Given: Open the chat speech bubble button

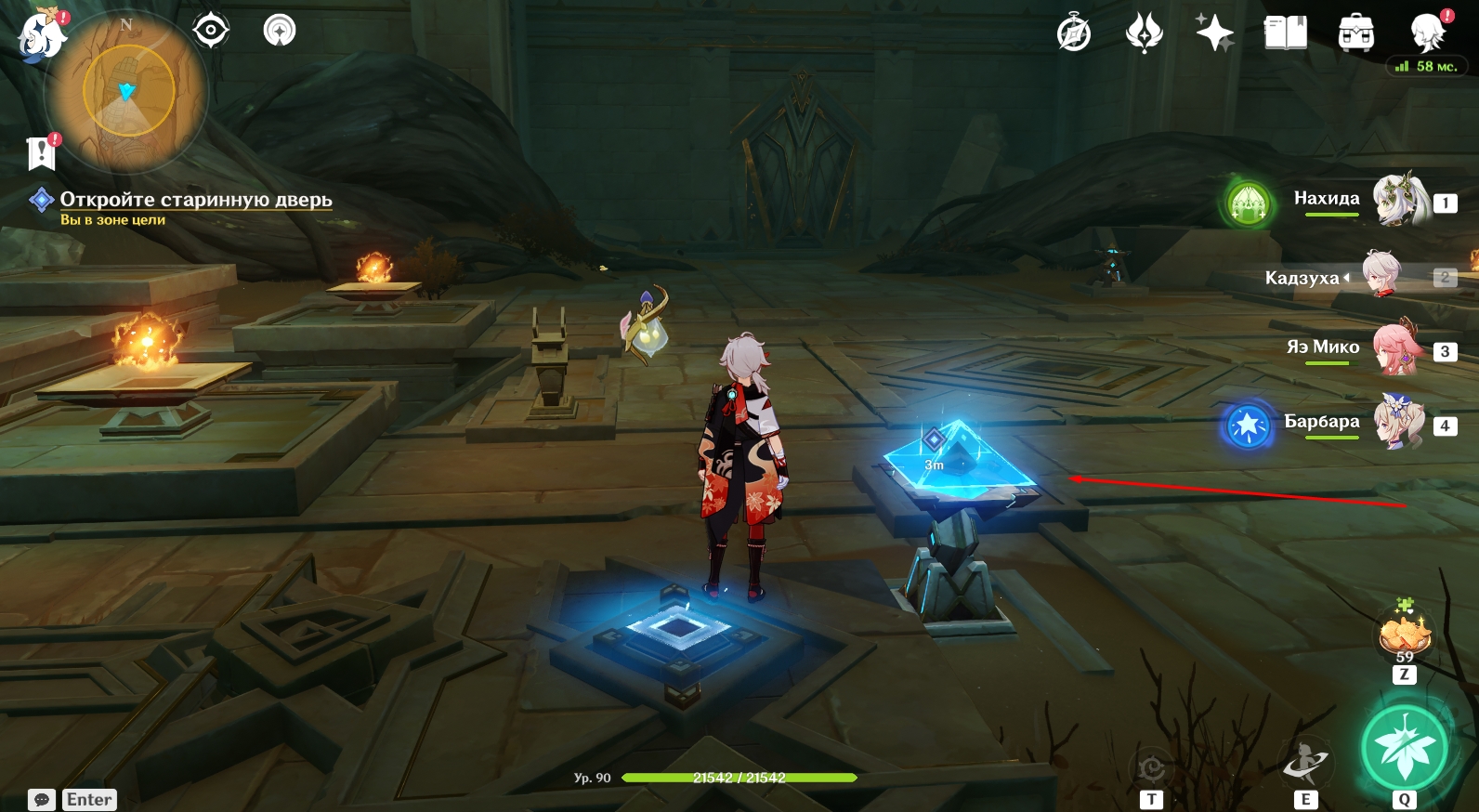Looking at the screenshot, I should click(42, 800).
